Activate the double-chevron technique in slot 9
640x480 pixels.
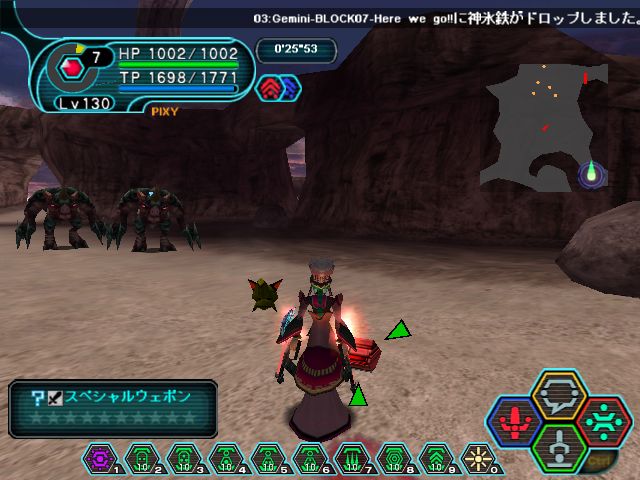pos(435,459)
